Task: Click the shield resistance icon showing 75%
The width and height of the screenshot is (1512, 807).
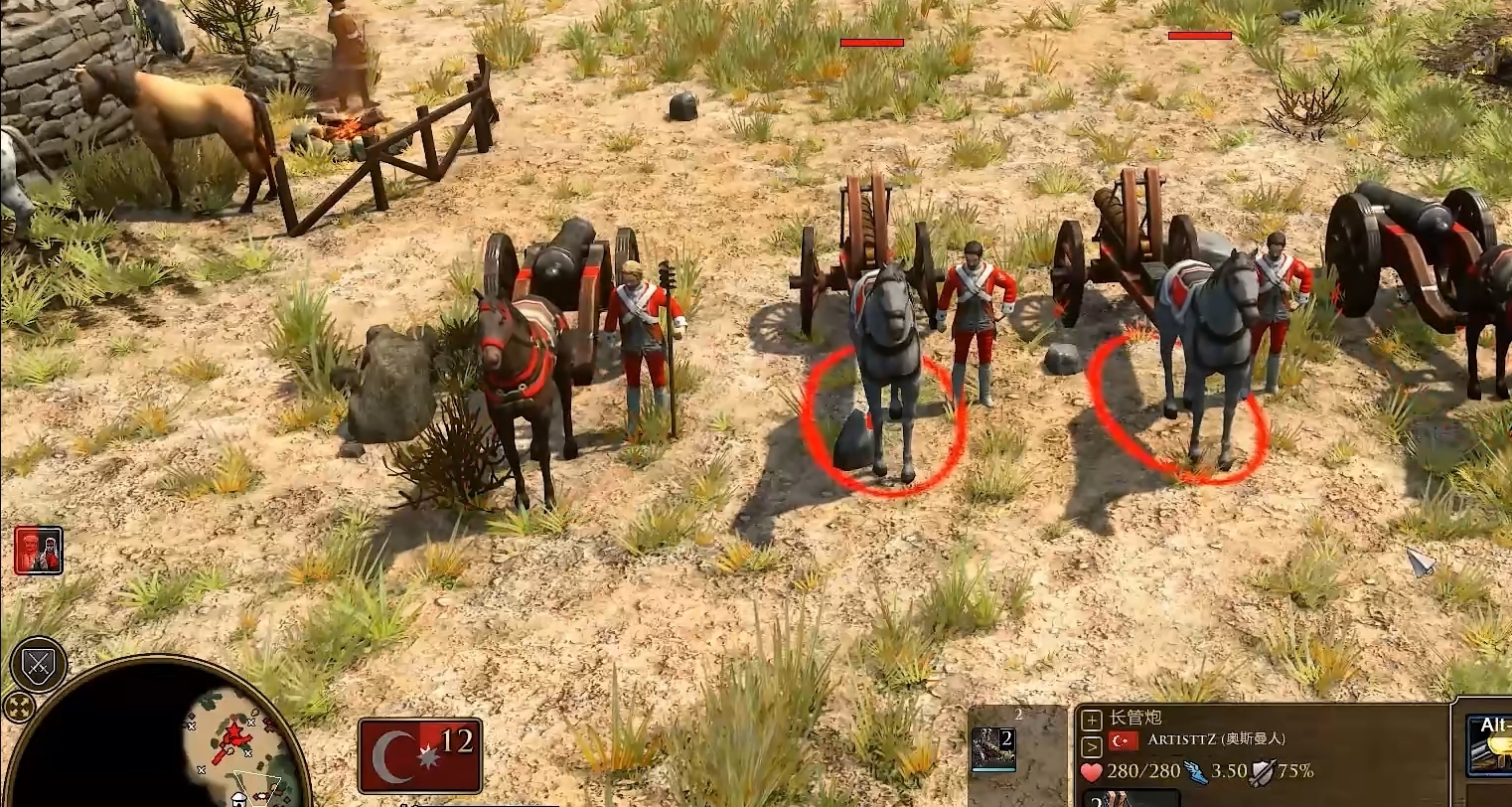Action: pyautogui.click(x=1261, y=772)
